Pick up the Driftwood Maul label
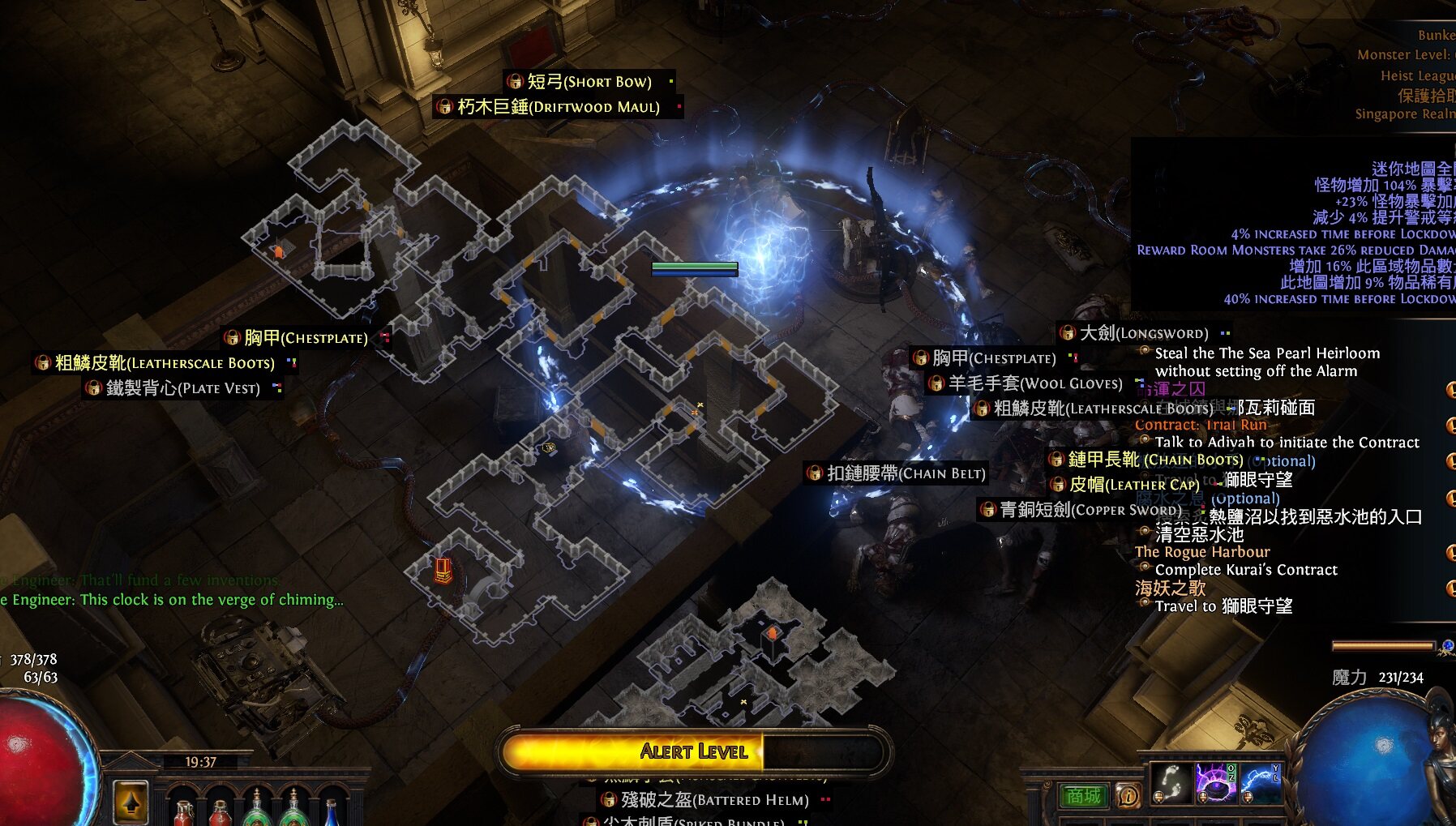Screen dimensions: 1456x826 tap(558, 106)
